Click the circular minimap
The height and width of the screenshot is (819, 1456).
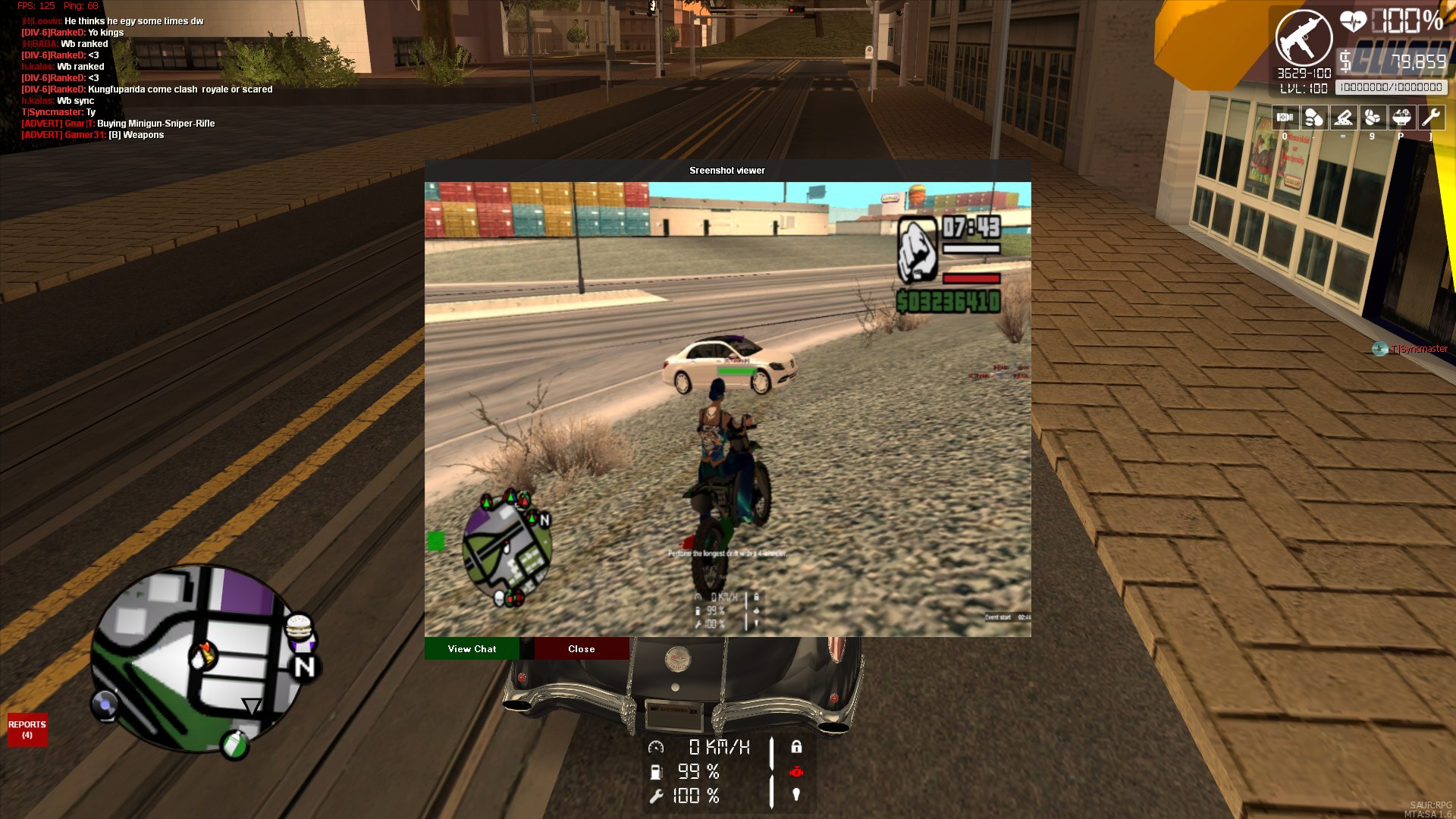tap(196, 660)
